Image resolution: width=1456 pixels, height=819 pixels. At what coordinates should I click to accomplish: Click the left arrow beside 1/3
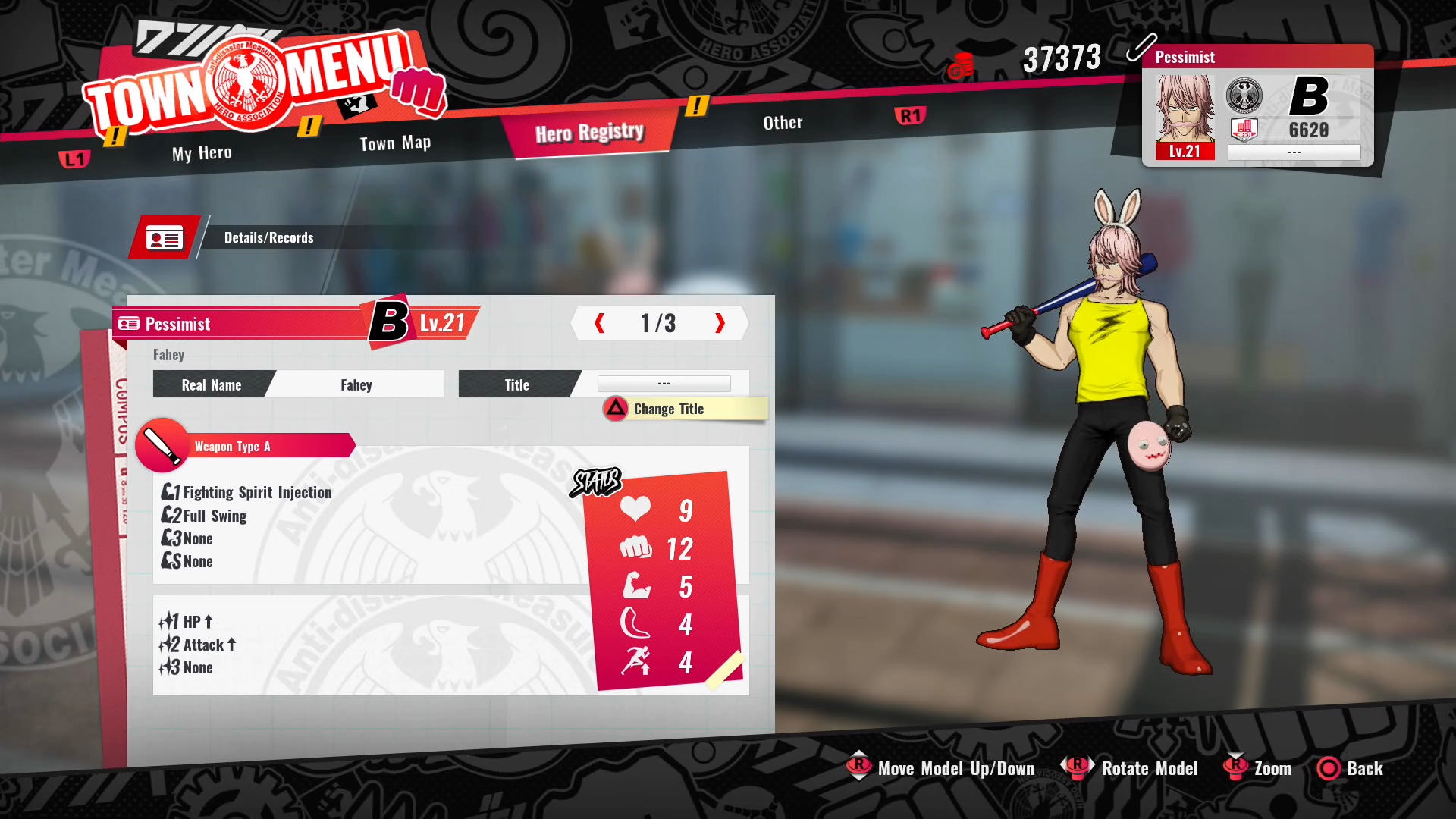click(599, 323)
